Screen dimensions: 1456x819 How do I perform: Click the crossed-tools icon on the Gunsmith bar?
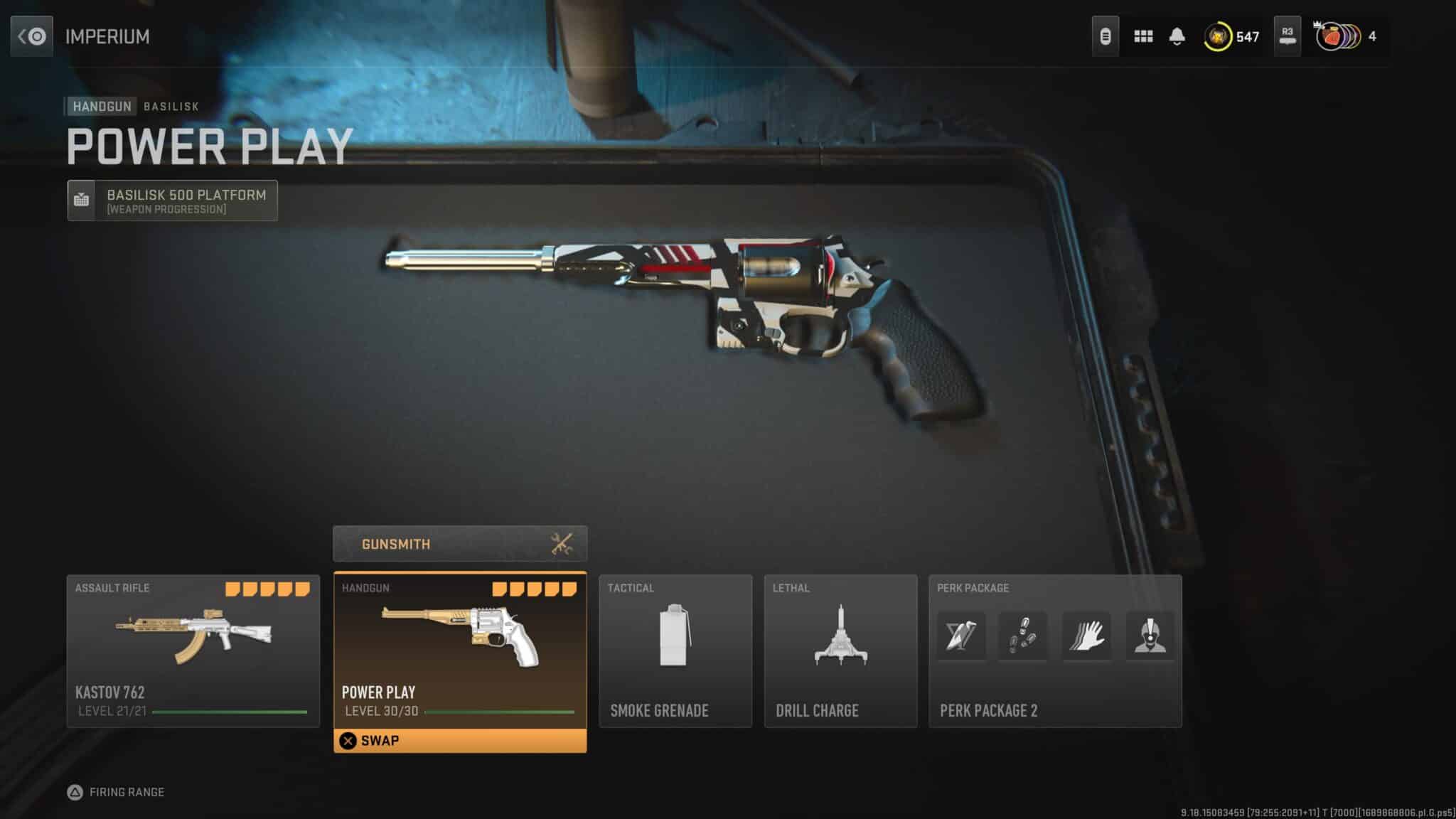click(x=562, y=544)
